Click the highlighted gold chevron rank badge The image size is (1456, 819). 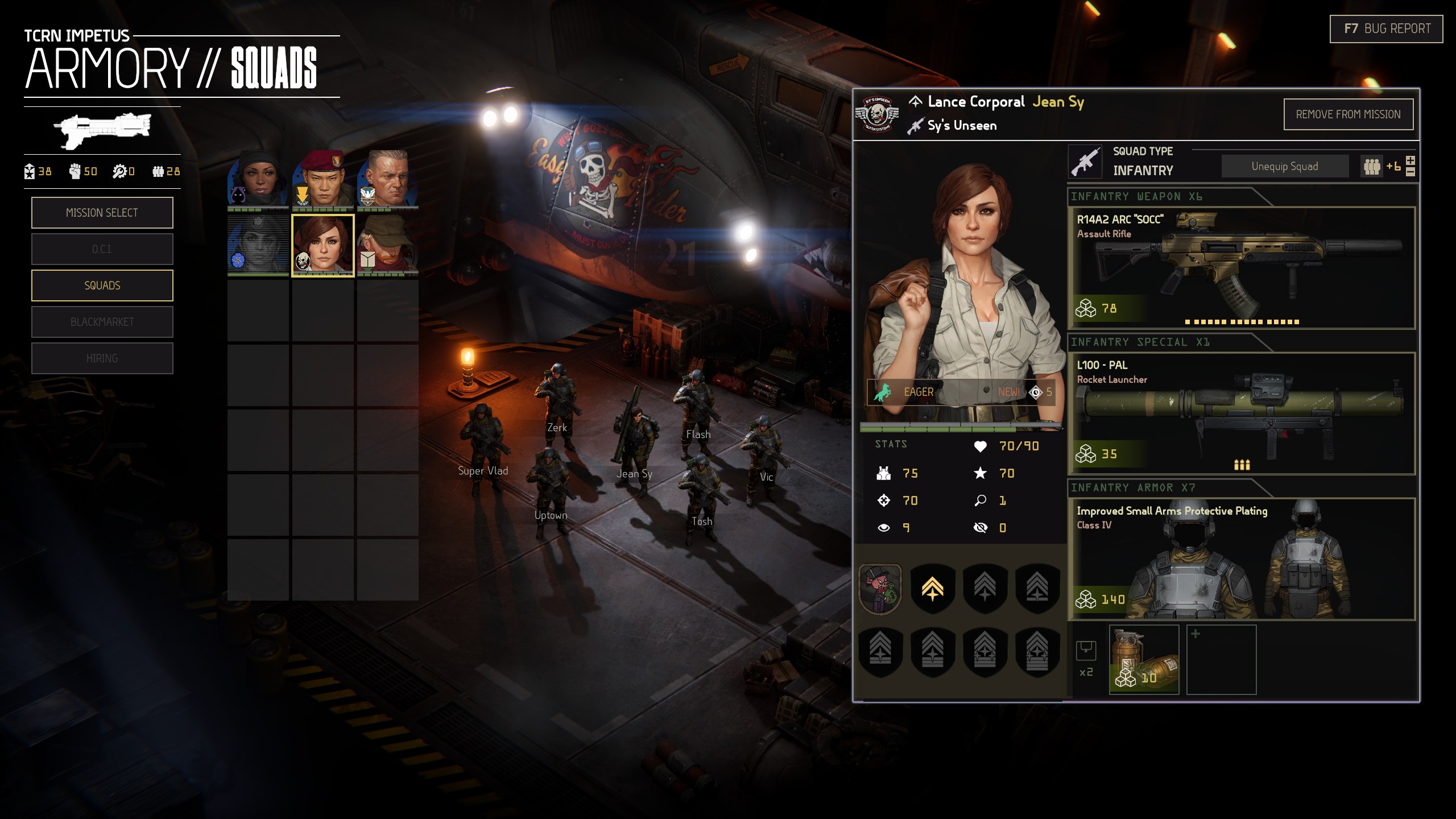coord(932,588)
